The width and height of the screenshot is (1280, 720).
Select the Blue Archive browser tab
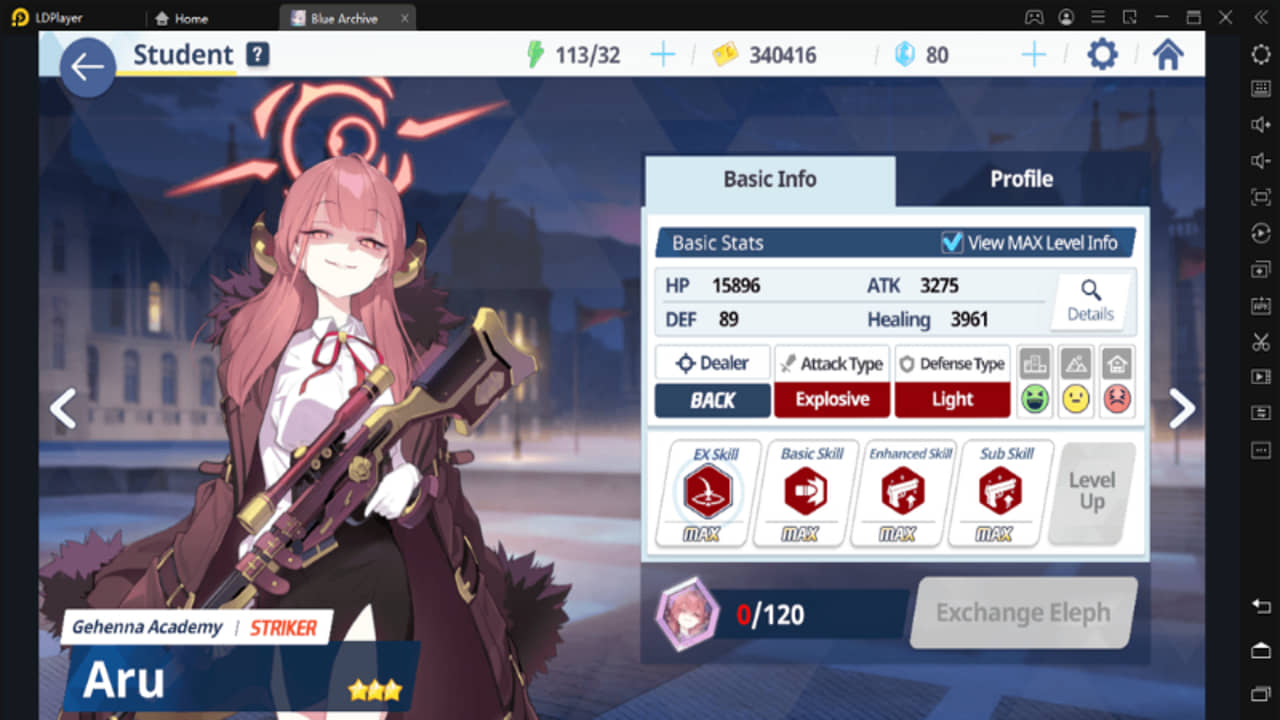(347, 17)
